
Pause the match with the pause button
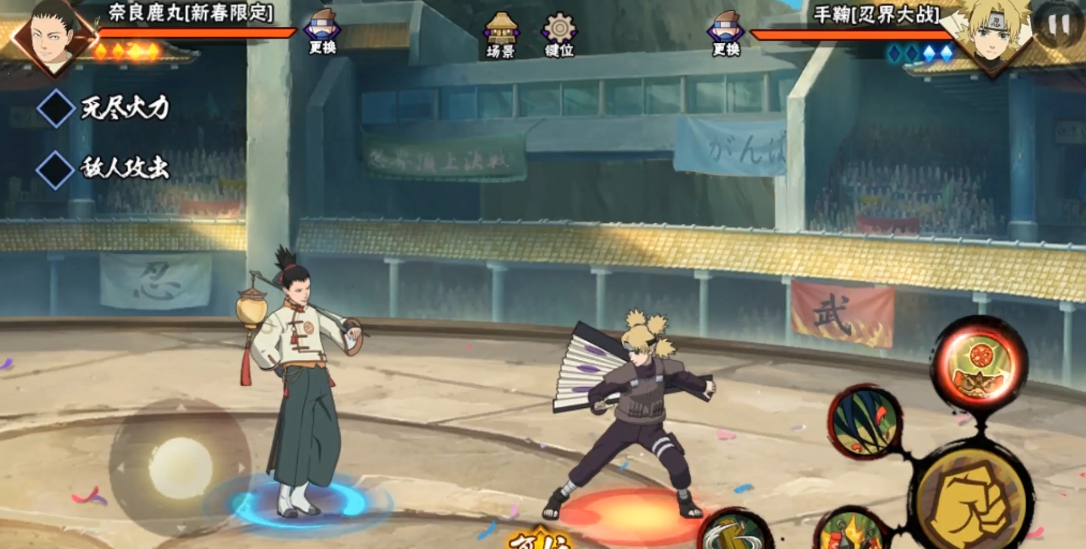click(x=1058, y=24)
